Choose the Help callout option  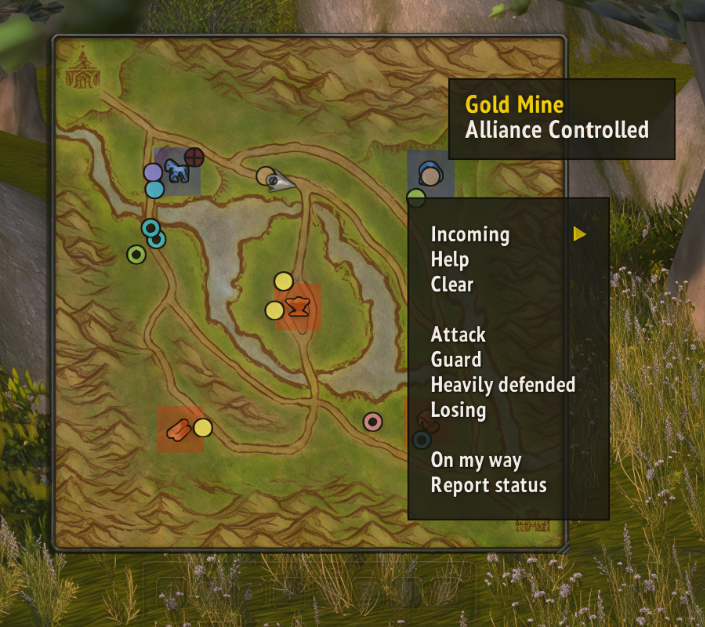coord(450,260)
